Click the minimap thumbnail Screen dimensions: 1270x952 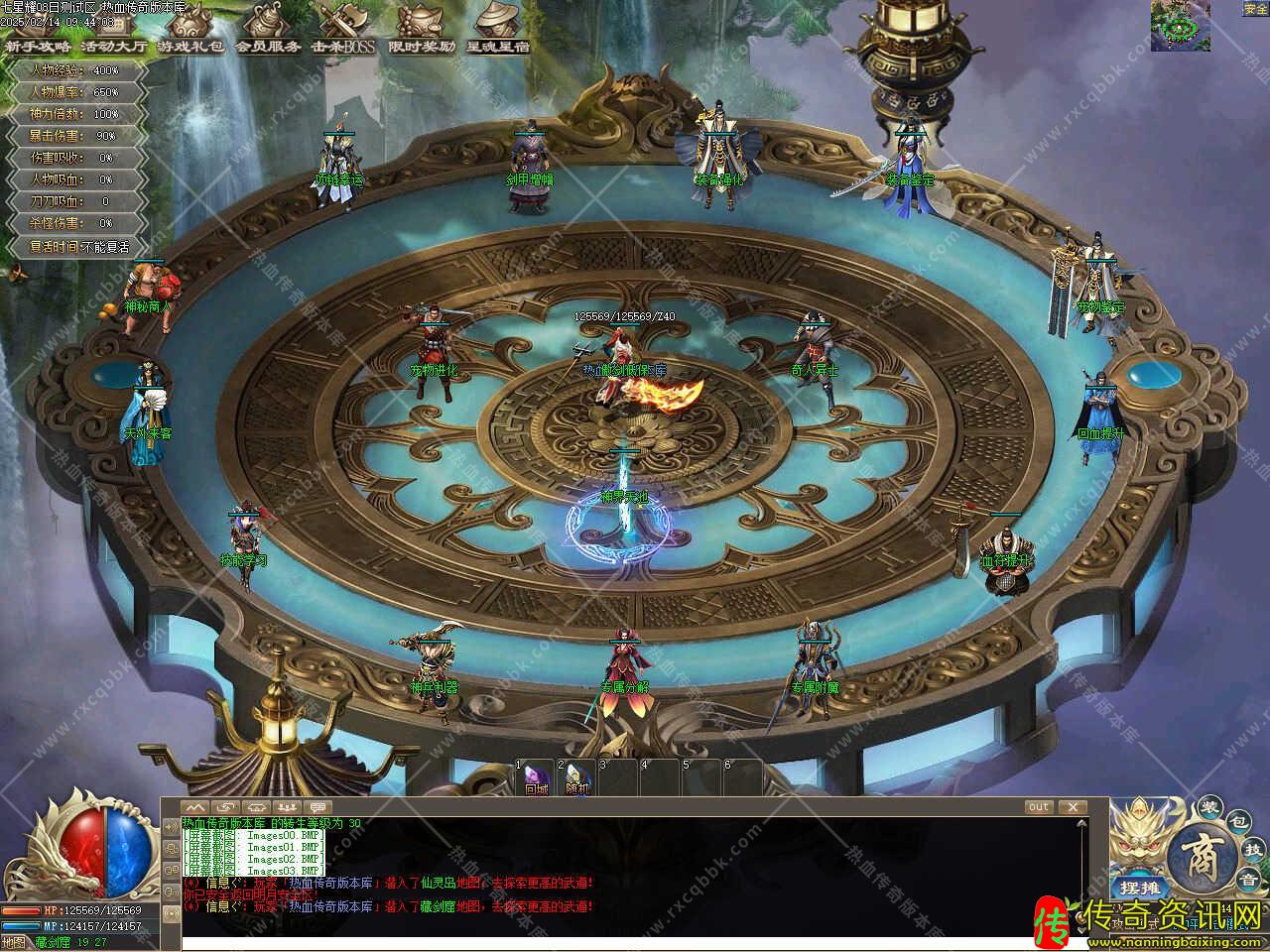[1180, 26]
